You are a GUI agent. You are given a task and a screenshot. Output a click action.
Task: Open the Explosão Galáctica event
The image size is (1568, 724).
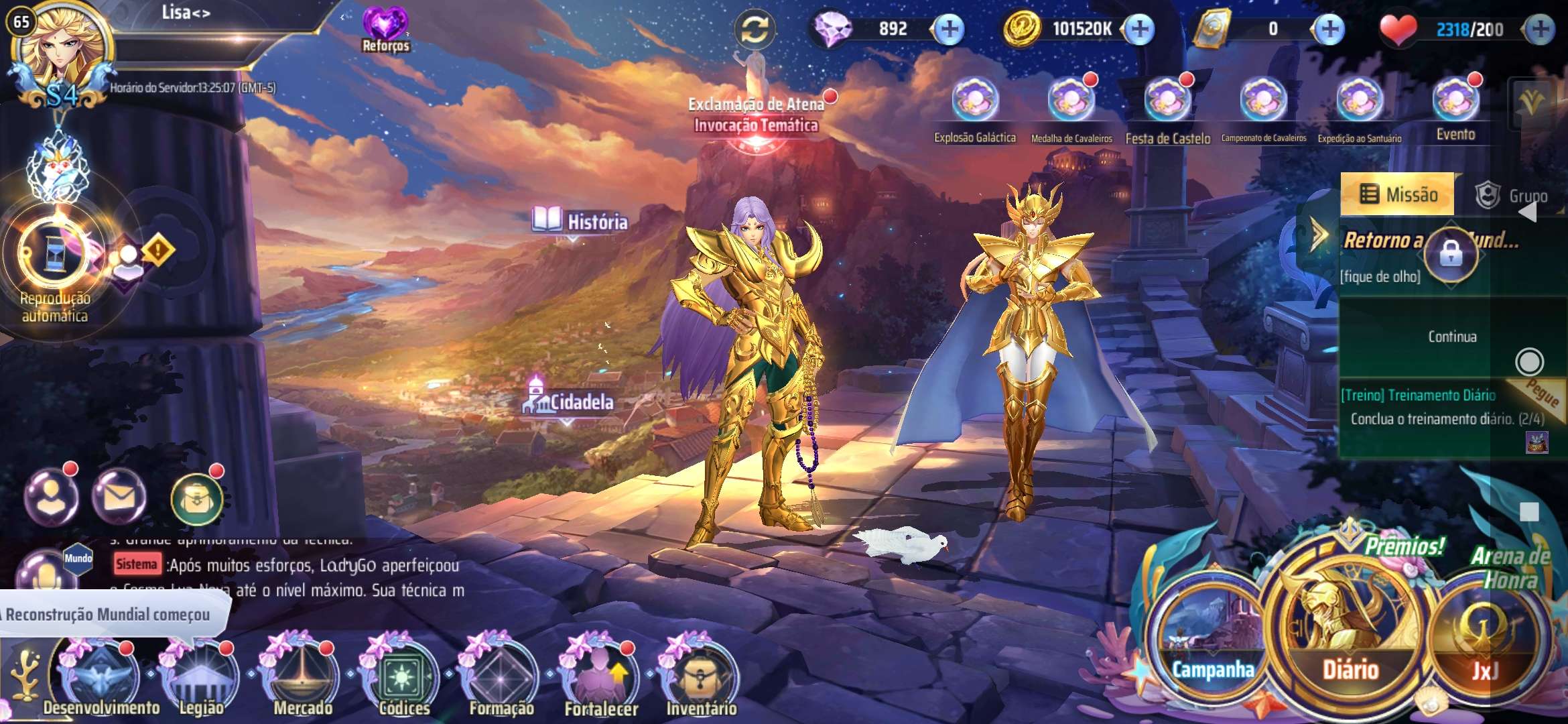point(975,102)
